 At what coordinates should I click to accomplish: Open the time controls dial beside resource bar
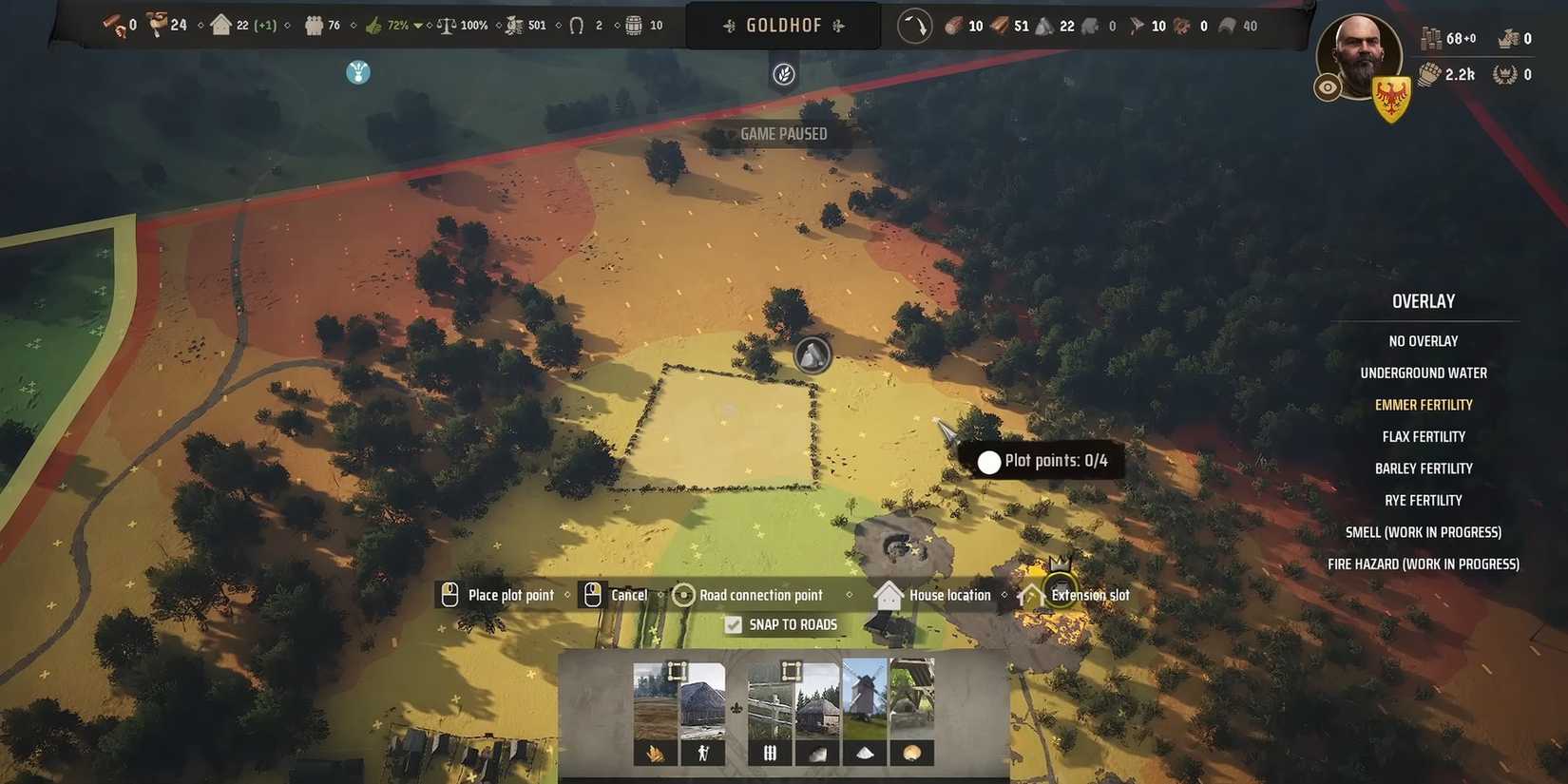pyautogui.click(x=914, y=26)
